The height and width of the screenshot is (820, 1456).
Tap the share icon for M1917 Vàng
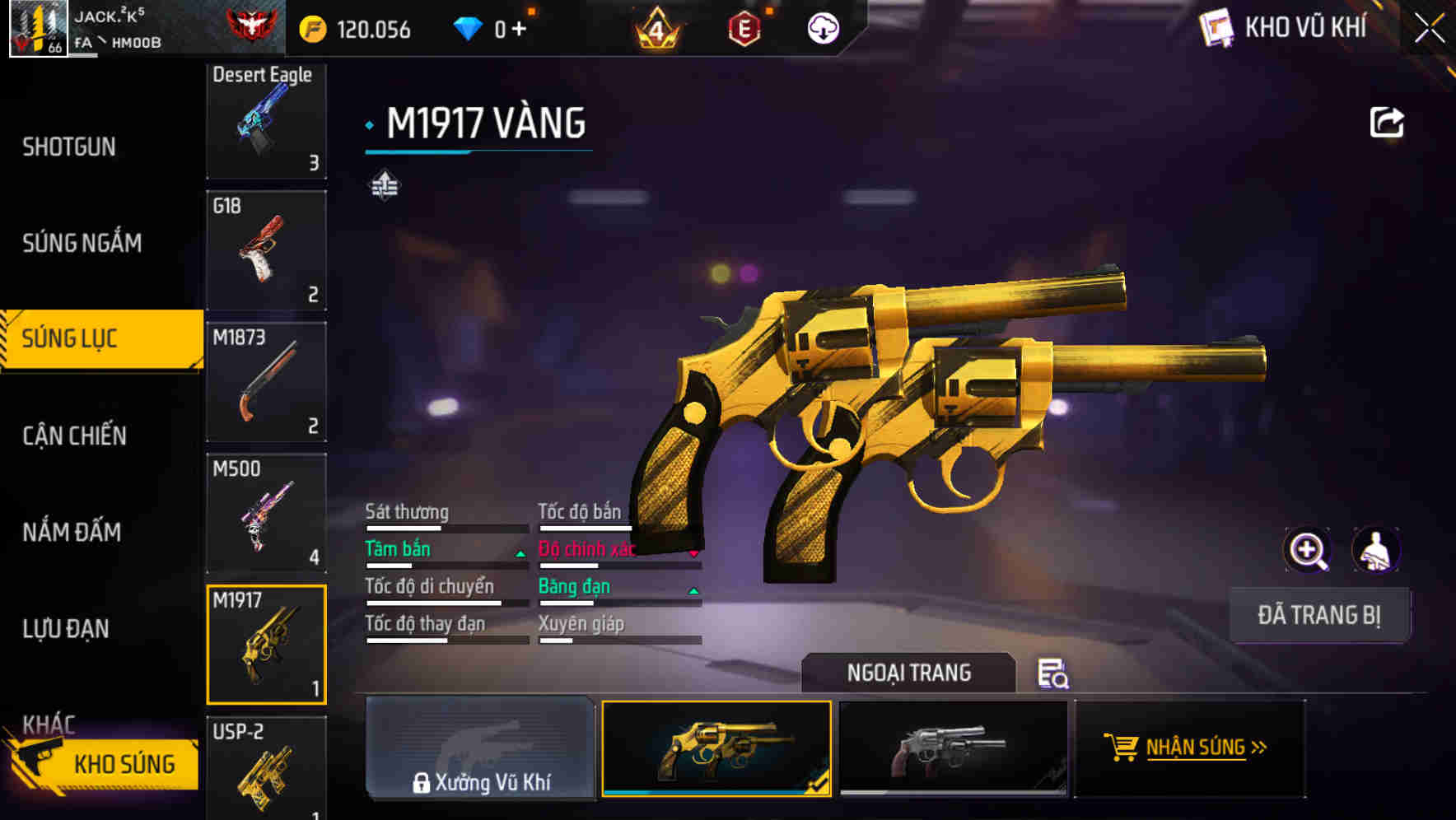click(1388, 121)
